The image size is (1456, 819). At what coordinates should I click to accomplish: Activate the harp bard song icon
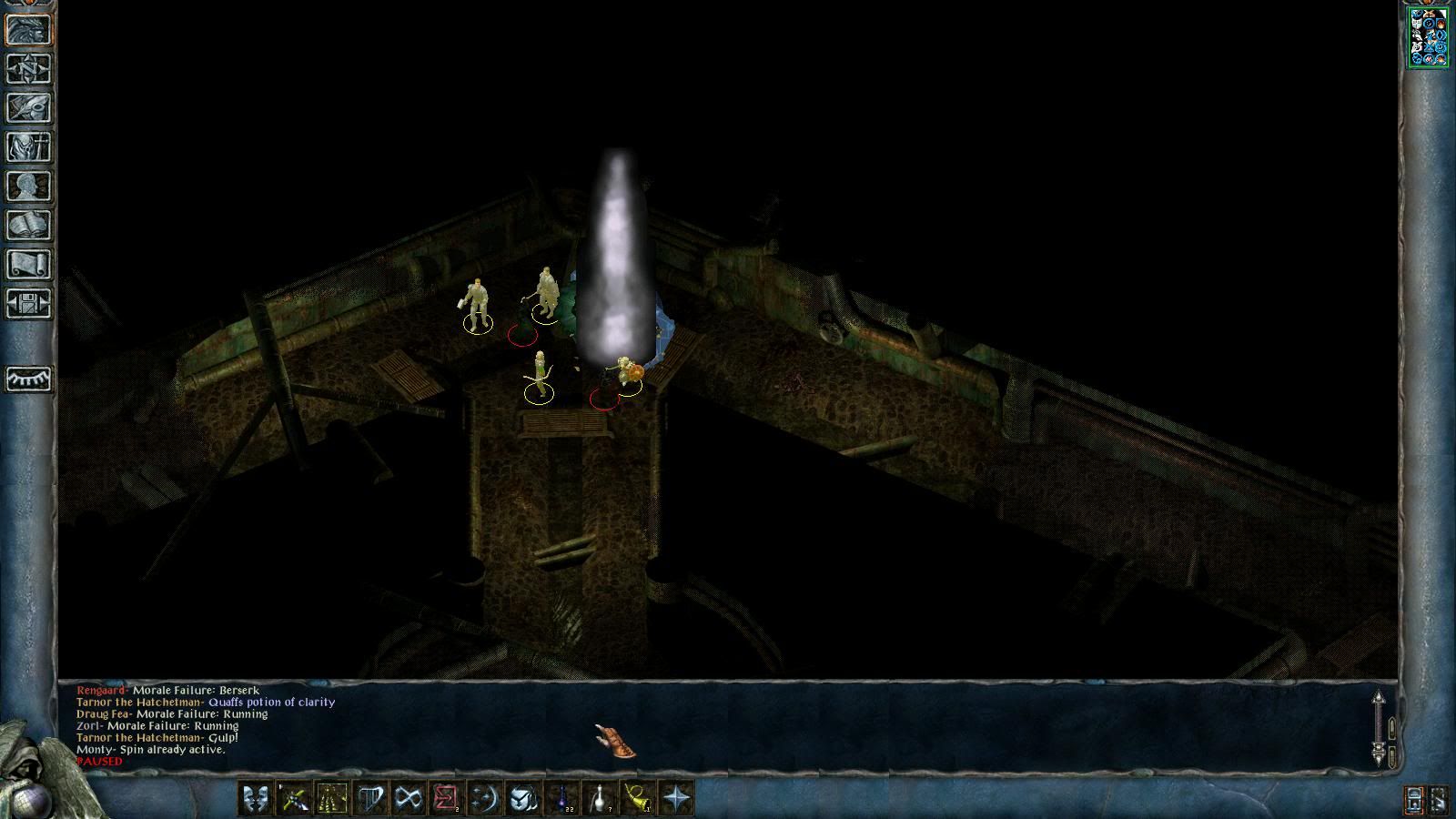pyautogui.click(x=370, y=799)
